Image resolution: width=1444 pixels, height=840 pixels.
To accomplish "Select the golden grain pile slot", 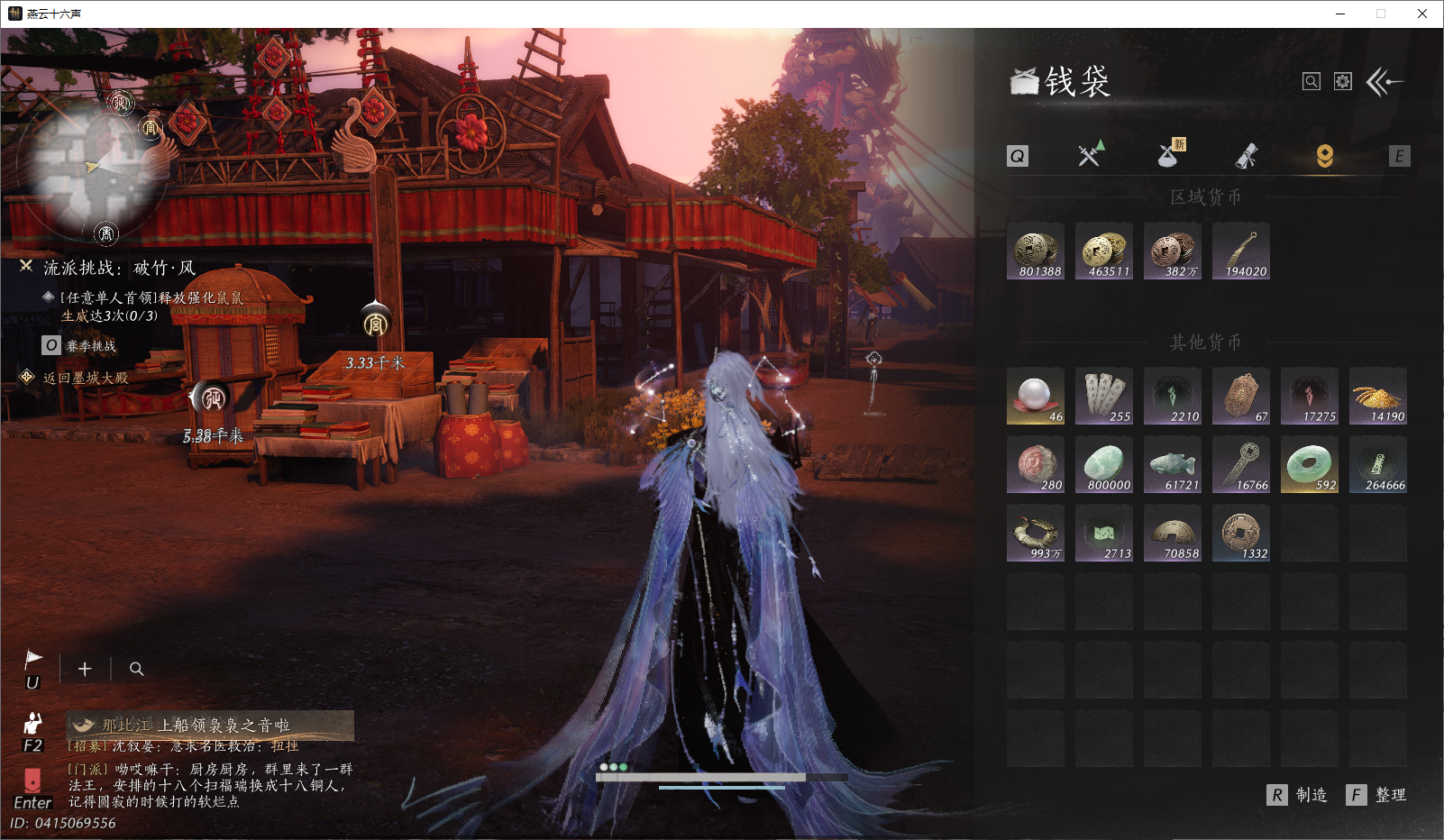I will 1378,397.
